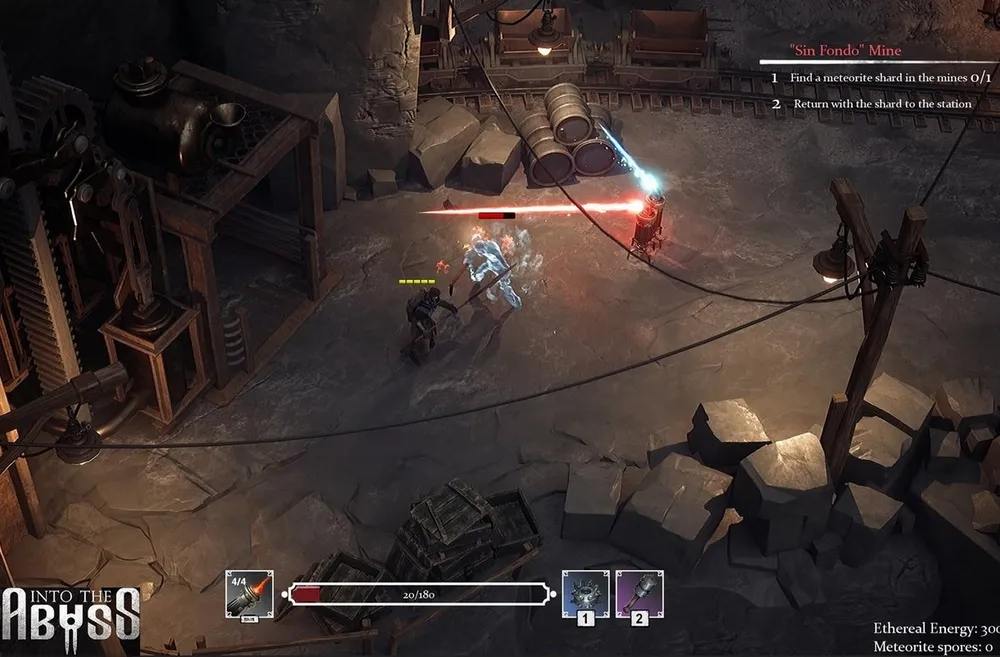Screen dimensions: 1000x657
Task: Click the "Sin Fondo" Mine quest title
Action: (845, 50)
